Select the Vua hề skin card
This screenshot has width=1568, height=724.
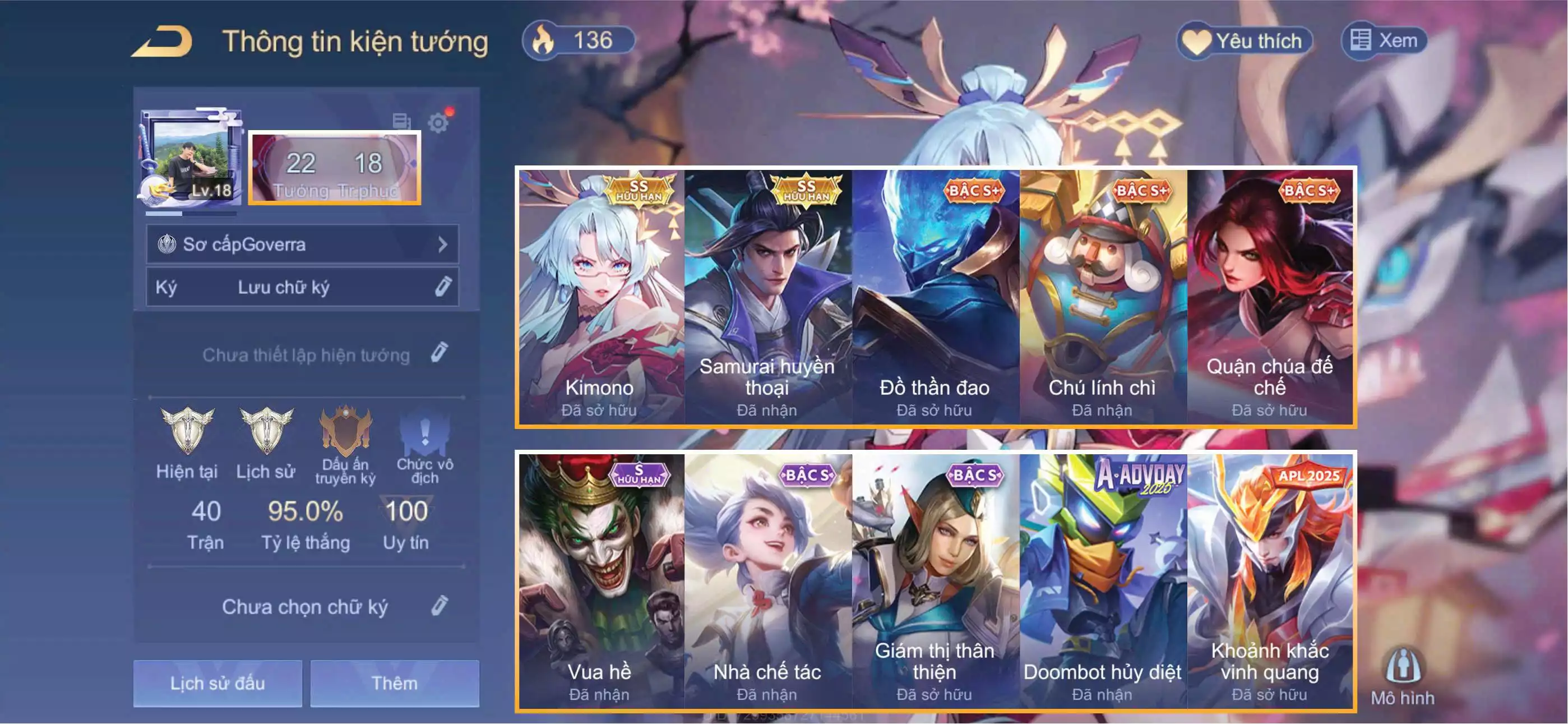pyautogui.click(x=600, y=581)
